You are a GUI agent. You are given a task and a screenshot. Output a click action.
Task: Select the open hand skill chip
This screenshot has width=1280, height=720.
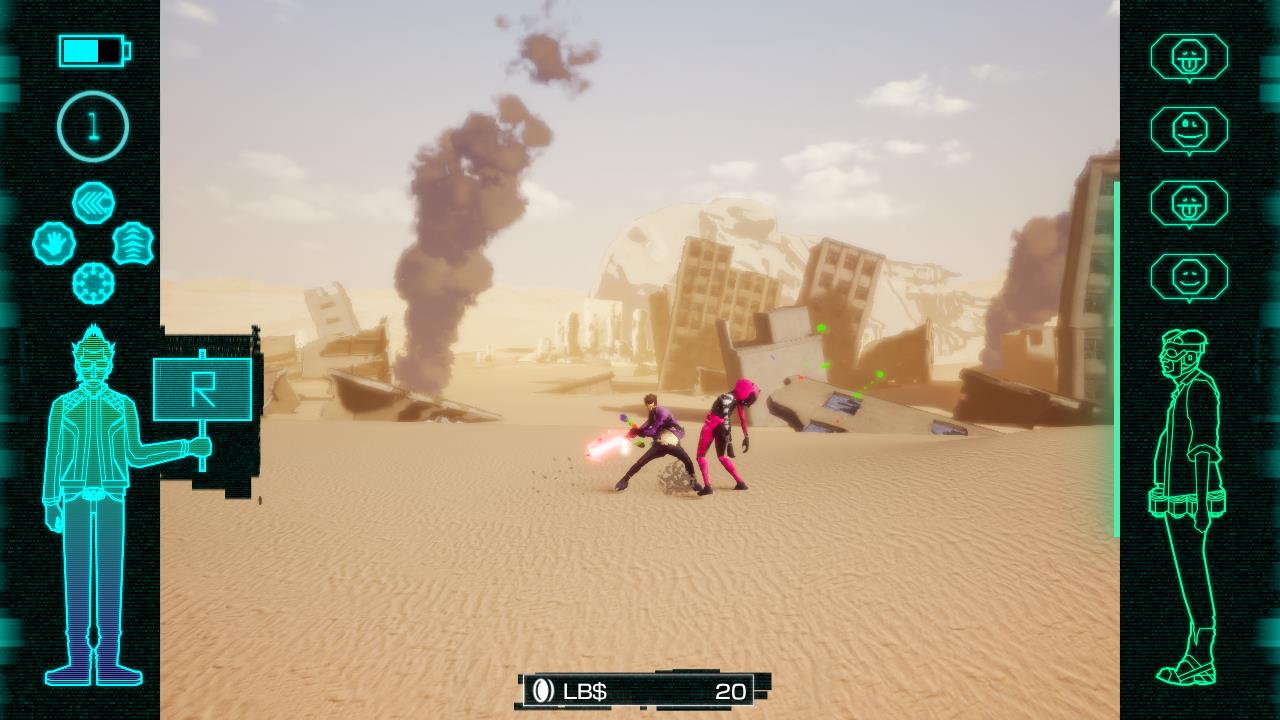[54, 243]
